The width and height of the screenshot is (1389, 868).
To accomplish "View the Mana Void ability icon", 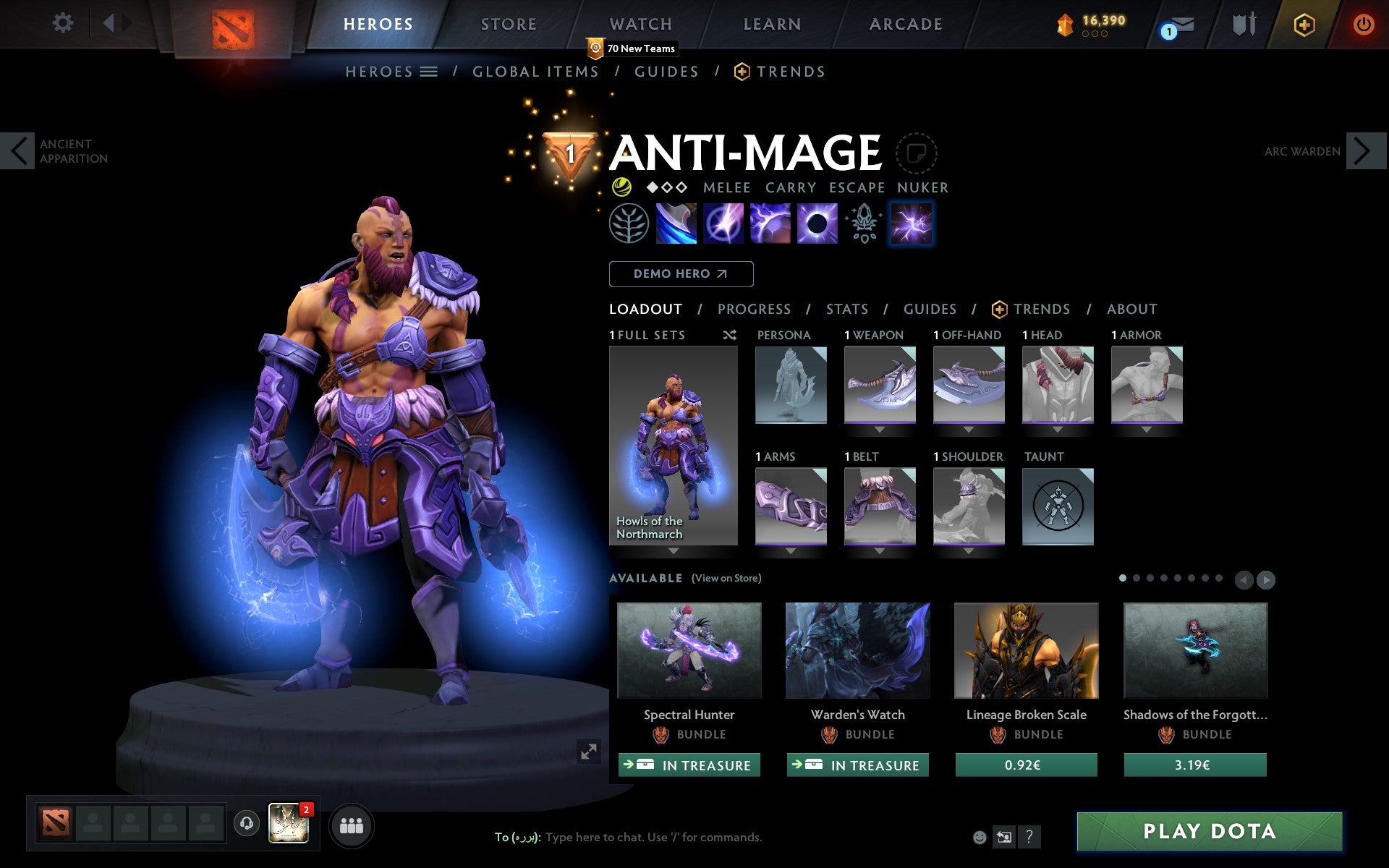I will click(x=816, y=223).
